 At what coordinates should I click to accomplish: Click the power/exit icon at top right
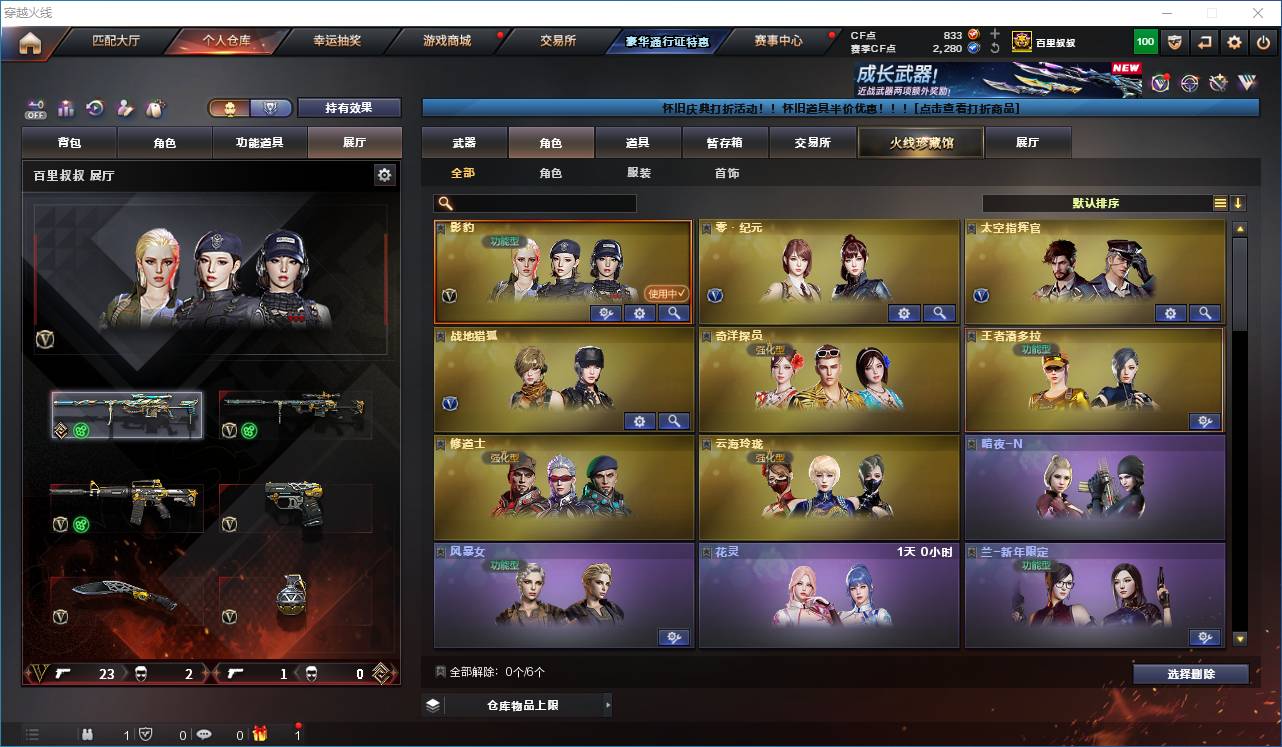[1262, 42]
